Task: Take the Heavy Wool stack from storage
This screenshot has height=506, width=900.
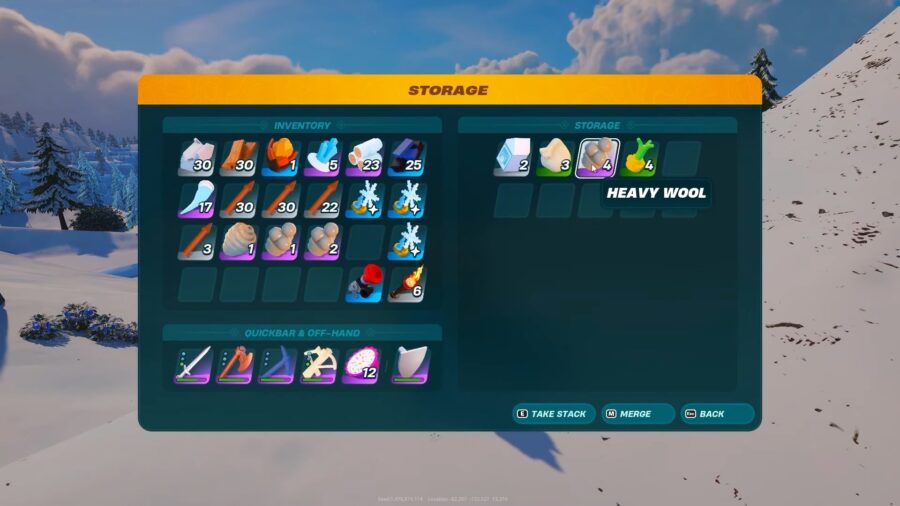Action: (597, 158)
